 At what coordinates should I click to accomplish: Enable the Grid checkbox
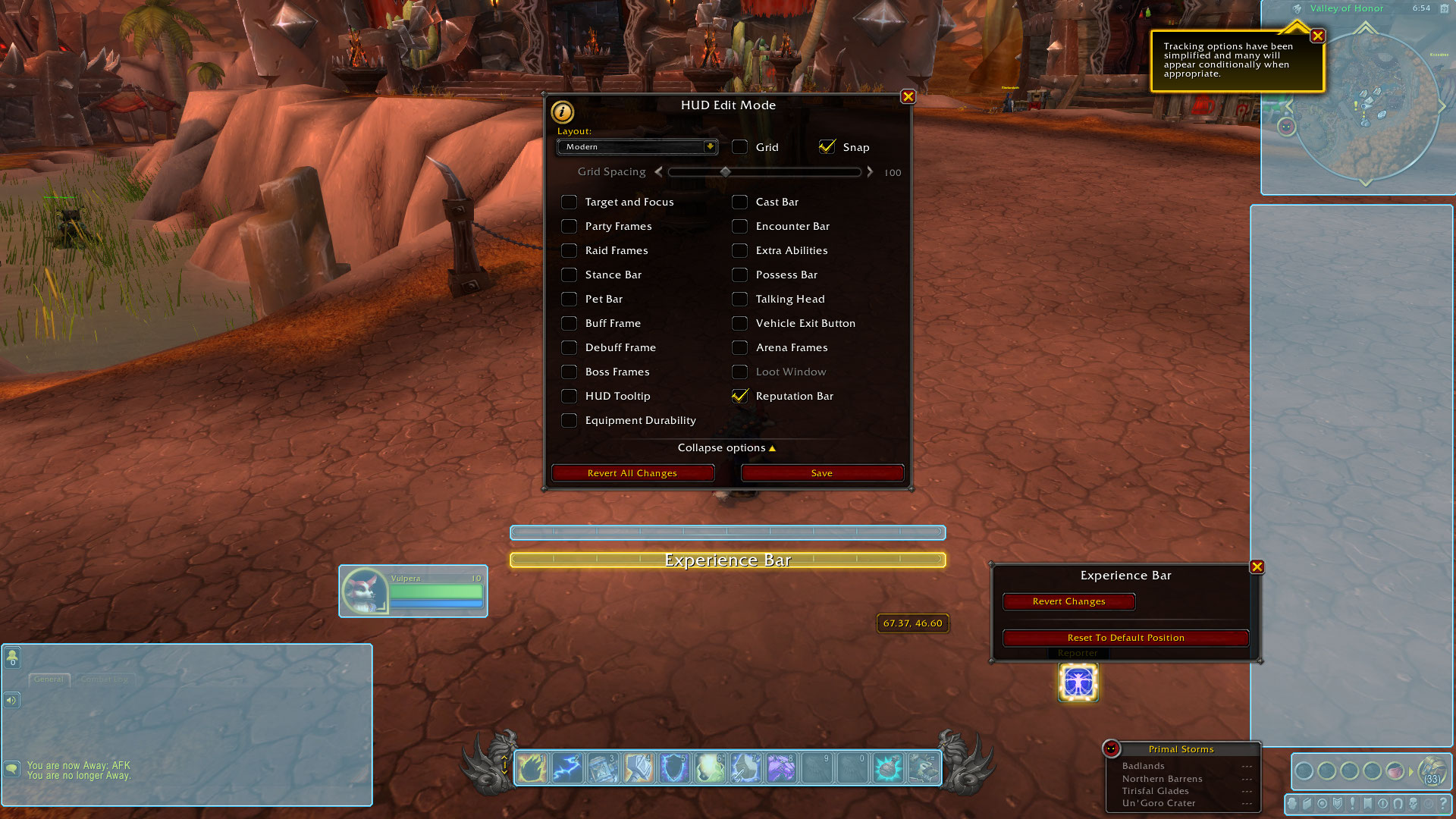739,147
